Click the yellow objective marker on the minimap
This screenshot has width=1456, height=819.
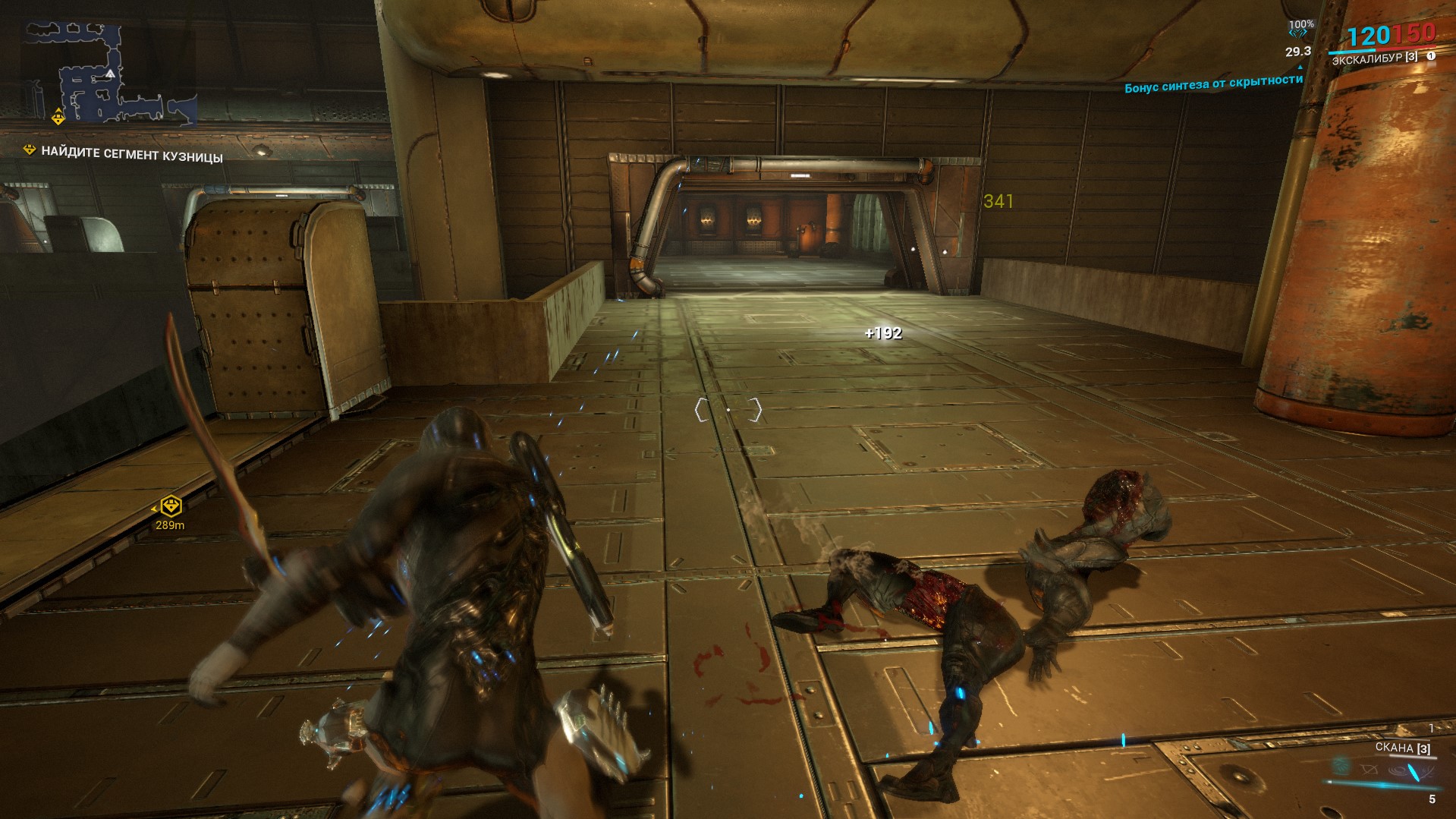click(58, 117)
